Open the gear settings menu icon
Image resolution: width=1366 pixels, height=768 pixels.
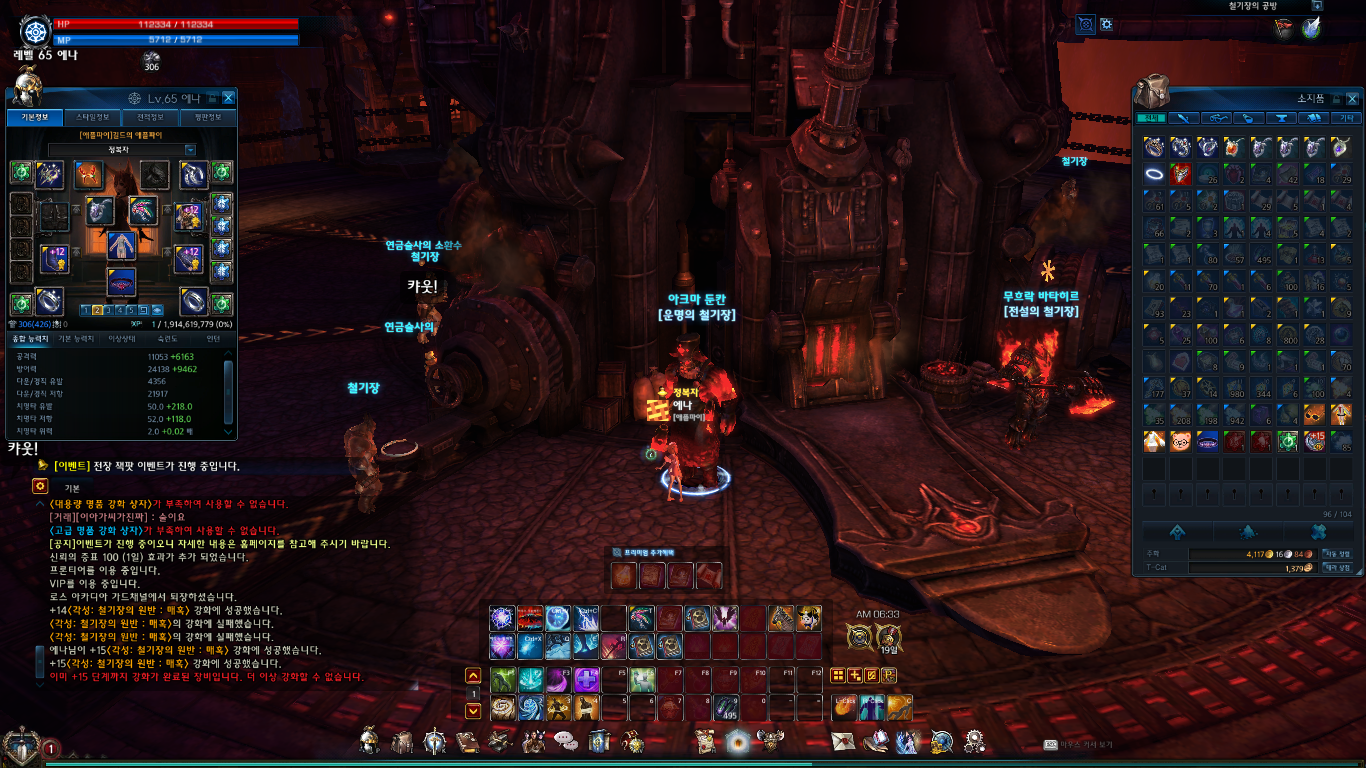coord(974,742)
